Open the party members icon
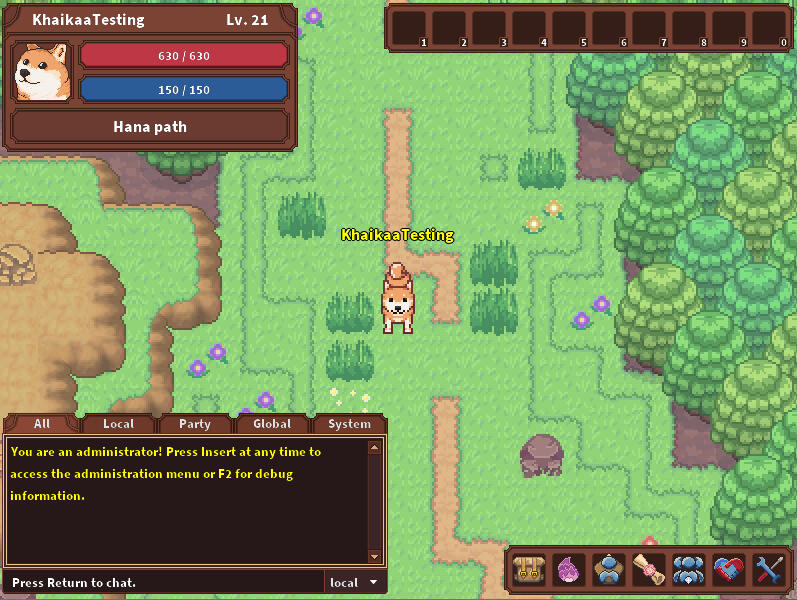Viewport: 797px width, 600px height. point(688,570)
